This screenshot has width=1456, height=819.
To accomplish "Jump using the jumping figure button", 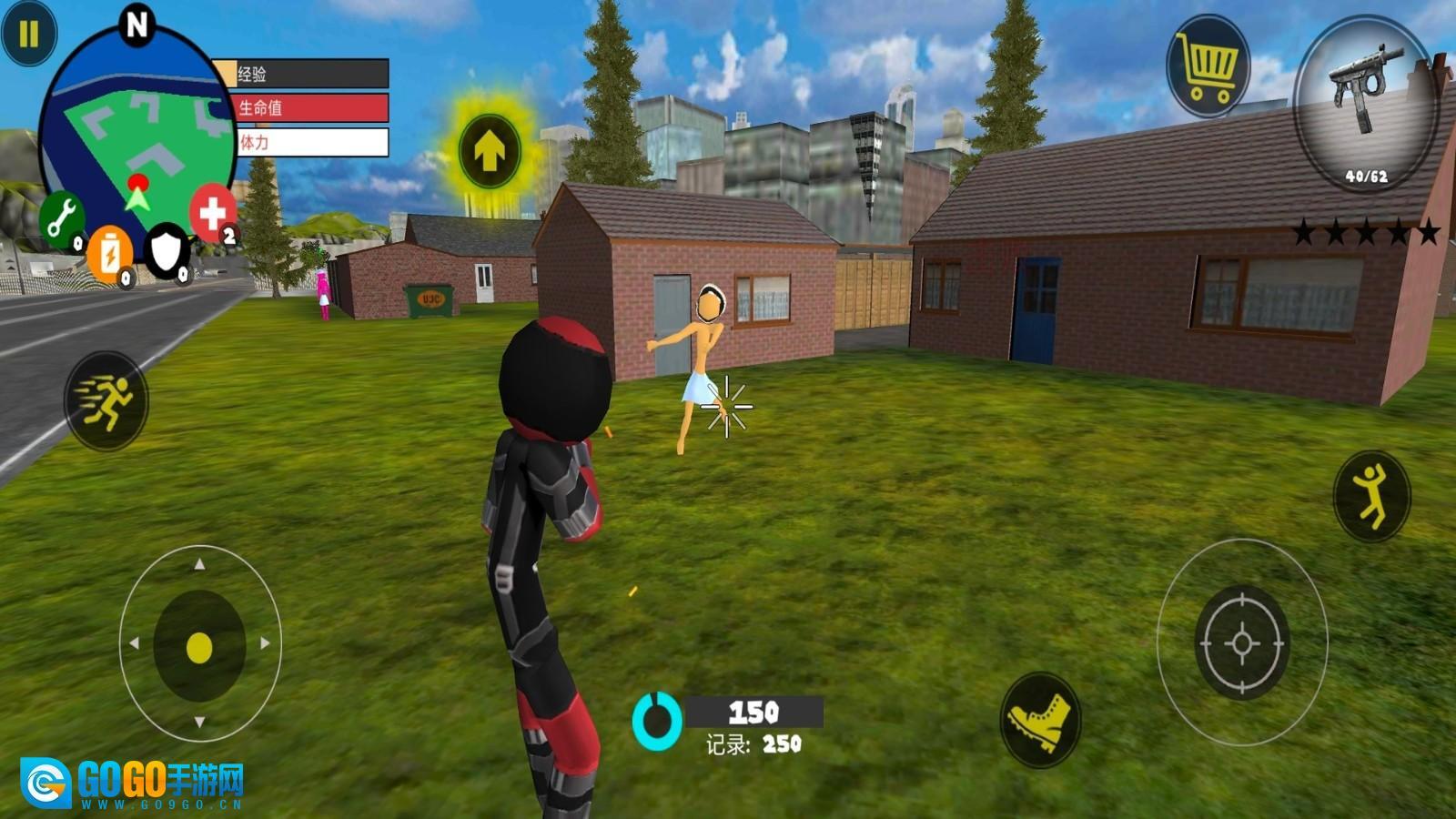I will (x=1371, y=496).
